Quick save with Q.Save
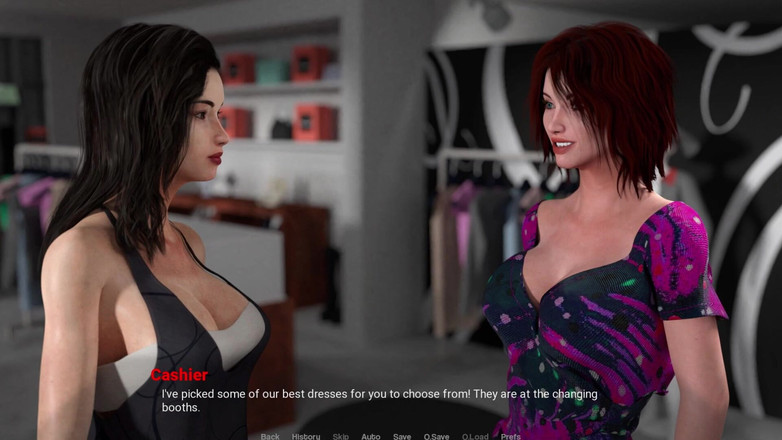This screenshot has height=440, width=782. [436, 436]
